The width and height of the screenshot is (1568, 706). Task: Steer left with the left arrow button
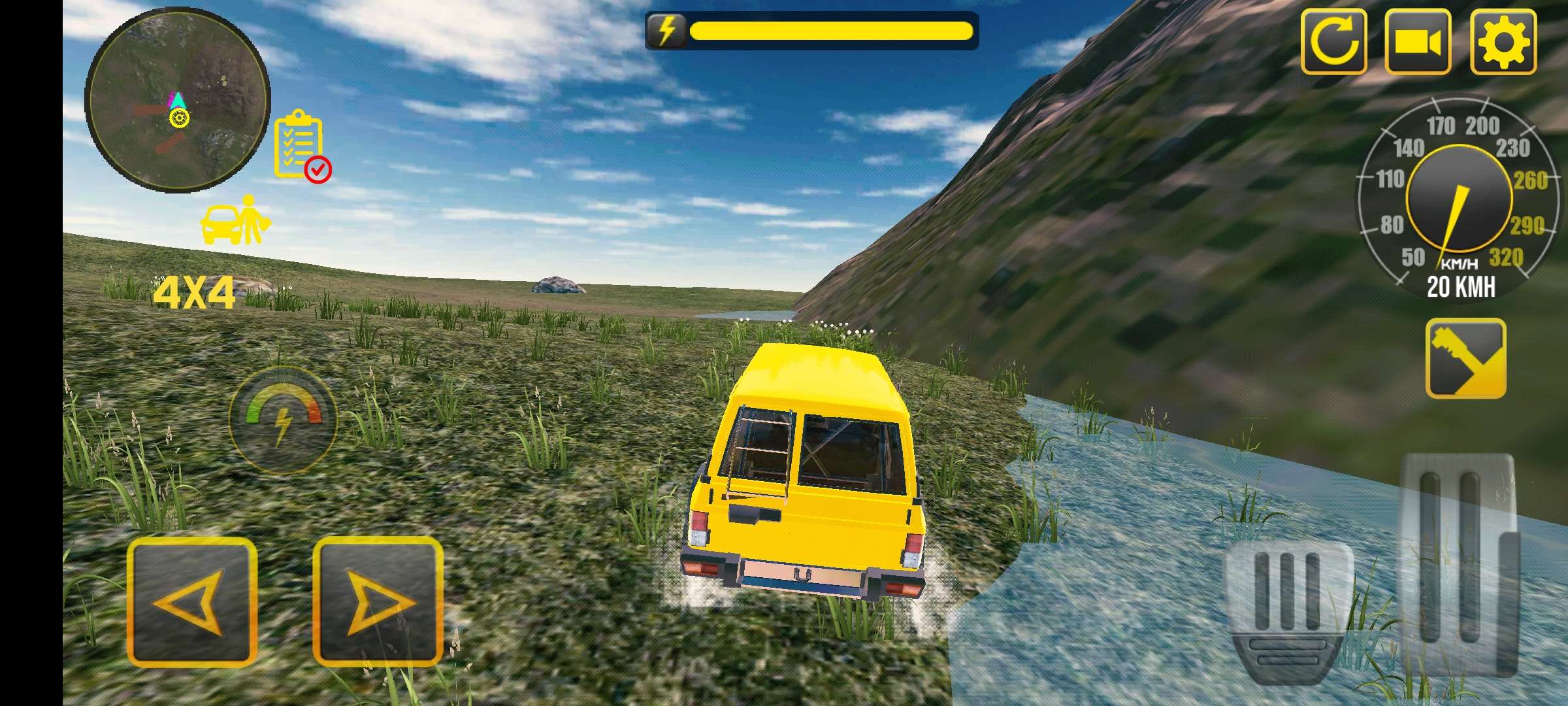[x=191, y=601]
